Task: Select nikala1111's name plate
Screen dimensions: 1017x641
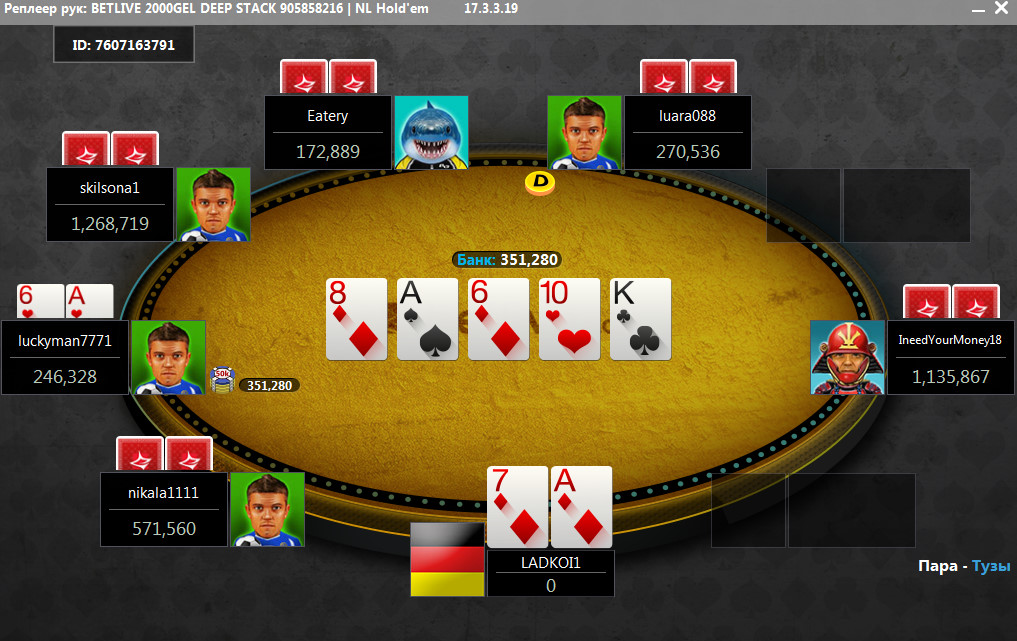Action: click(x=164, y=509)
